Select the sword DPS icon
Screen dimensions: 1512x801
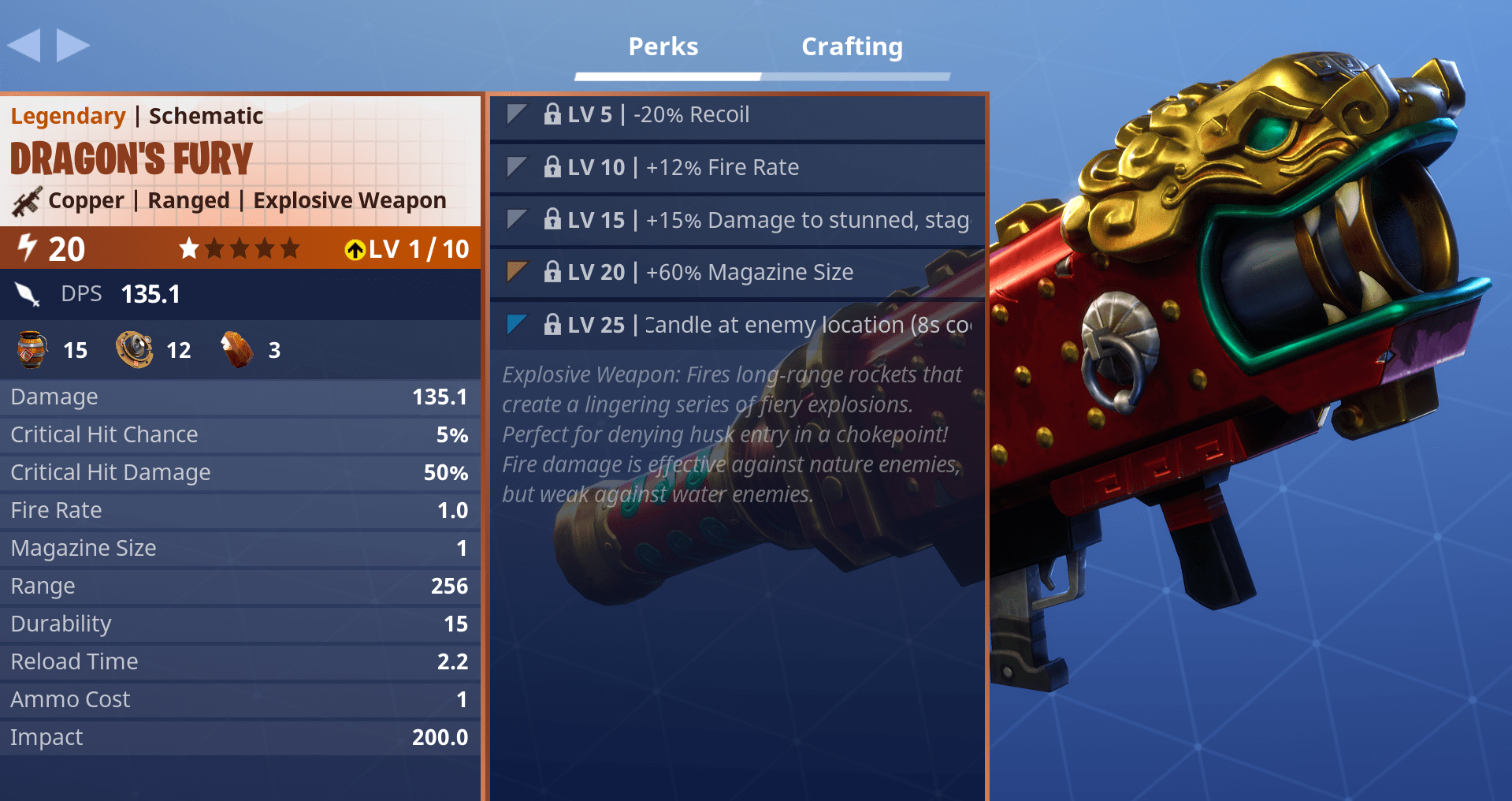click(x=27, y=293)
